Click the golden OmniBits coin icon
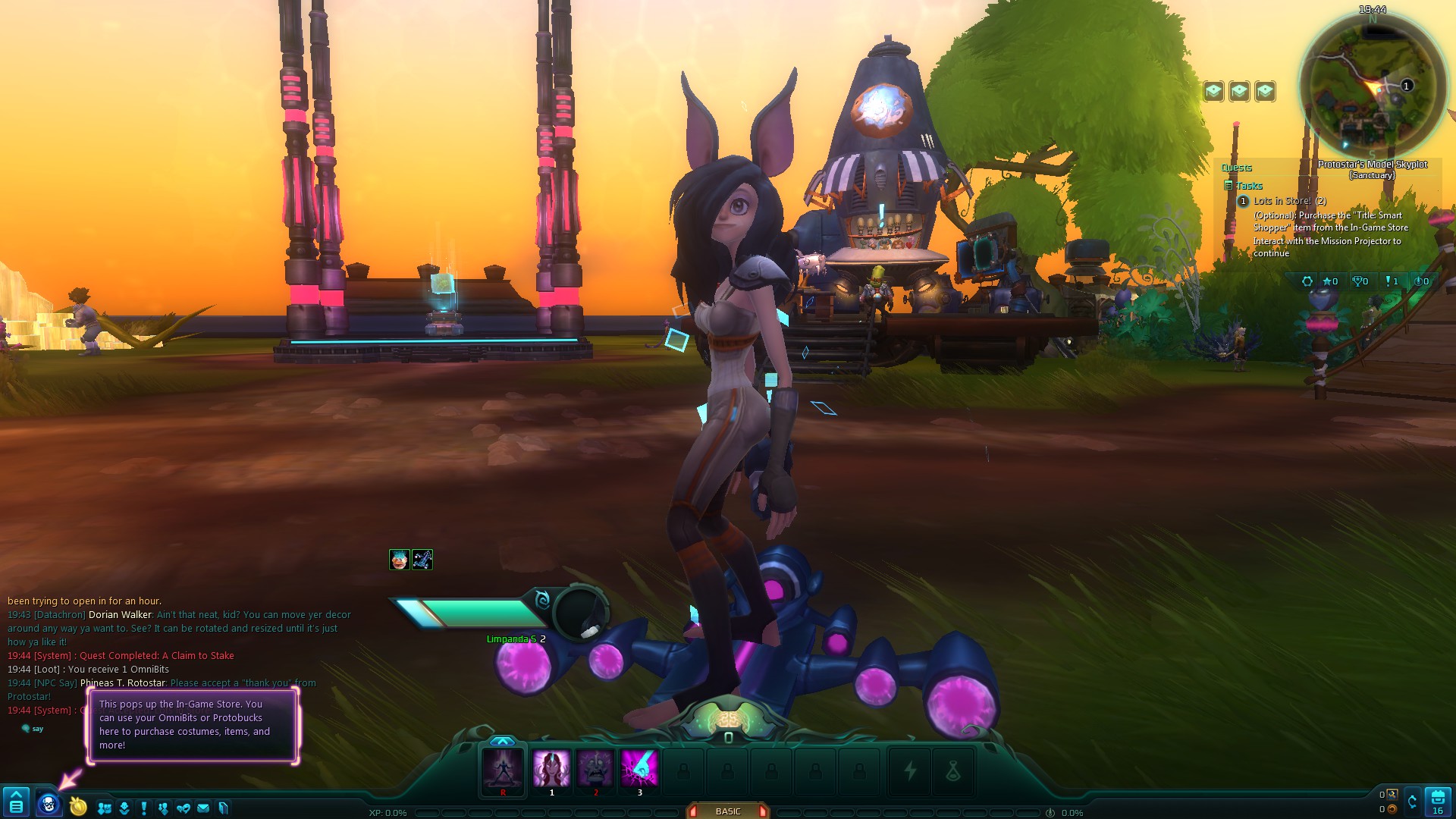Viewport: 1456px width, 819px height. pyautogui.click(x=77, y=805)
